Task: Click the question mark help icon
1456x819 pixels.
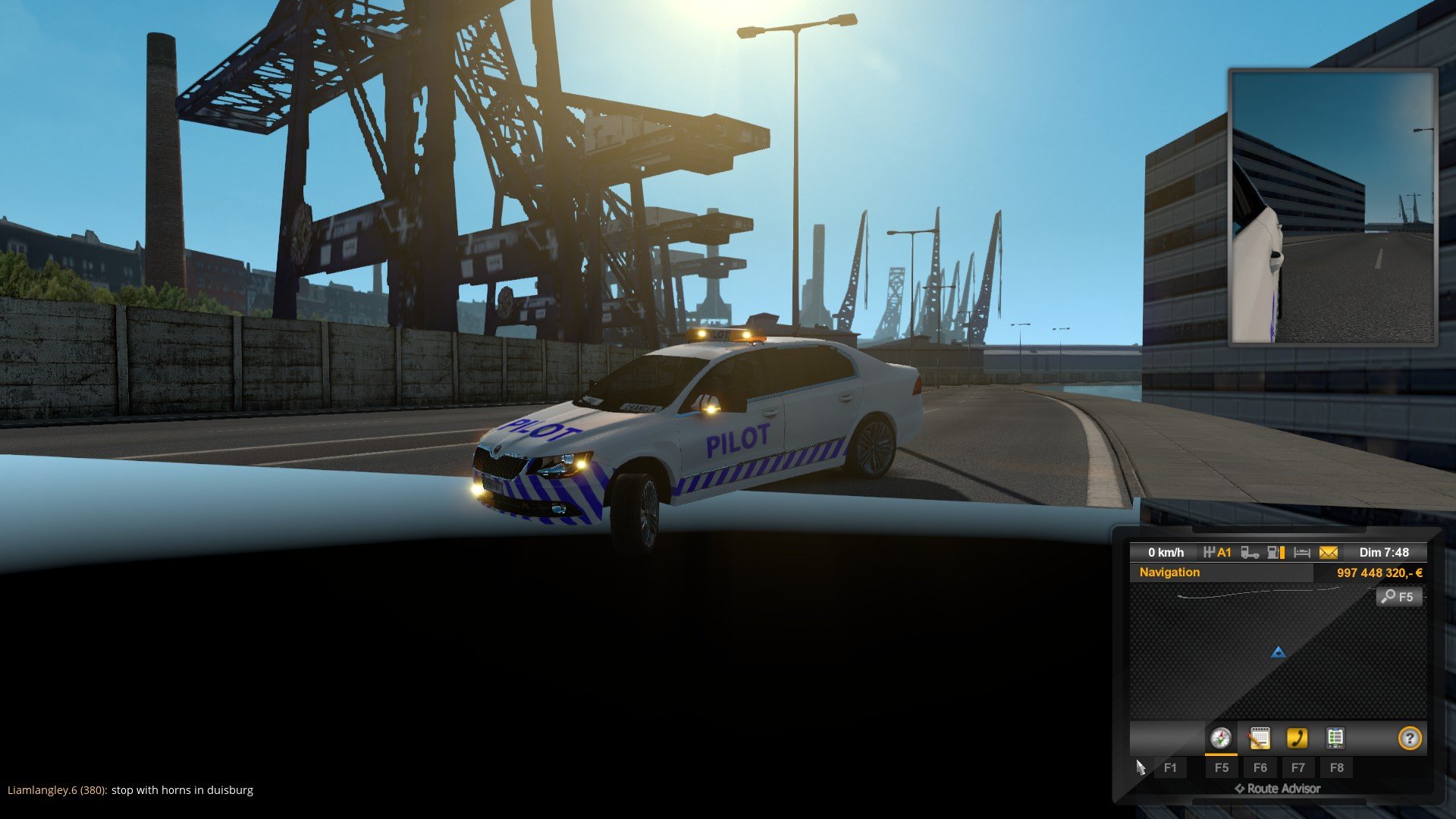Action: pyautogui.click(x=1409, y=739)
